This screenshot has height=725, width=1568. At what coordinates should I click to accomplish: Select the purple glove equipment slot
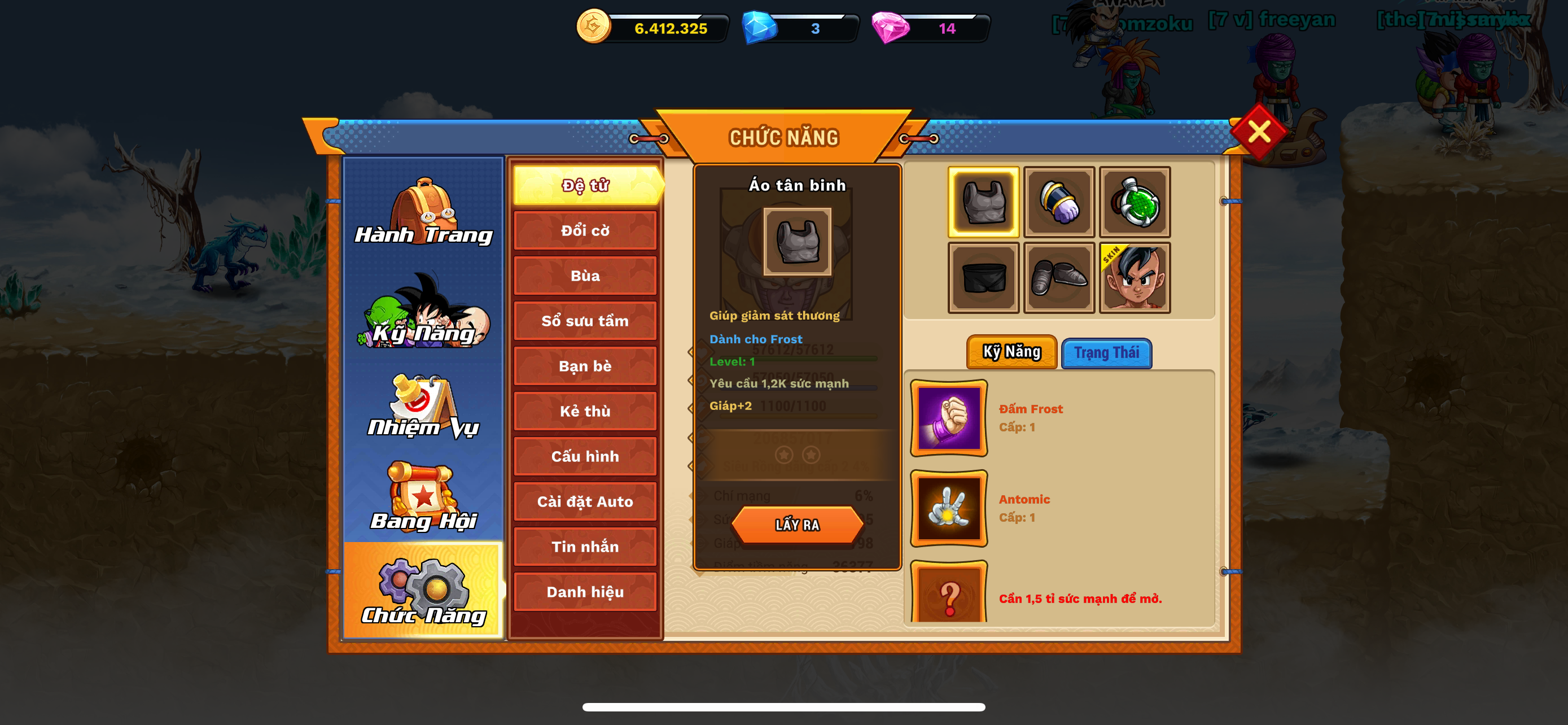pyautogui.click(x=1059, y=202)
